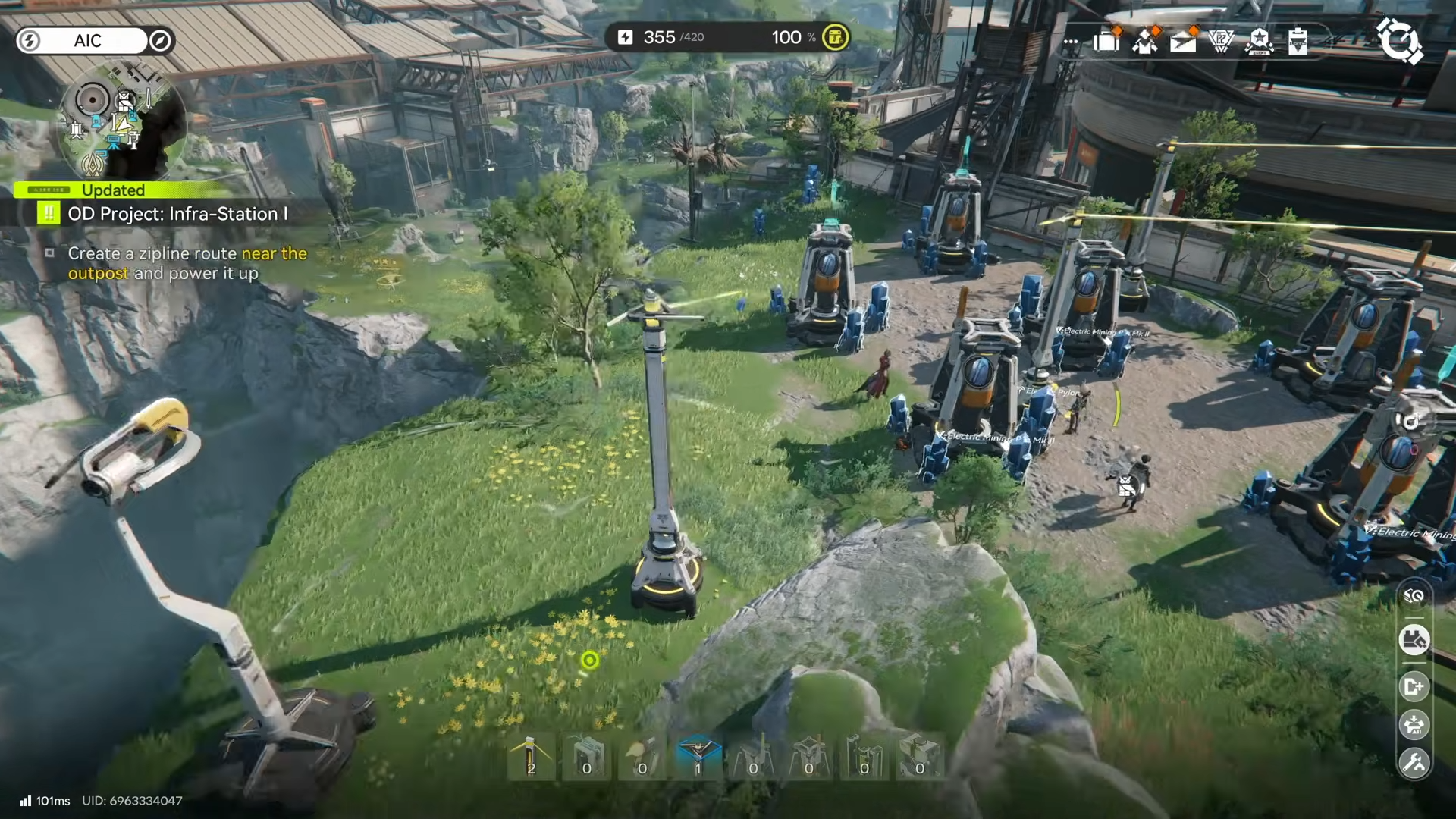Open the wrench and hammer tools button
The height and width of the screenshot is (819, 1456).
(x=1414, y=763)
